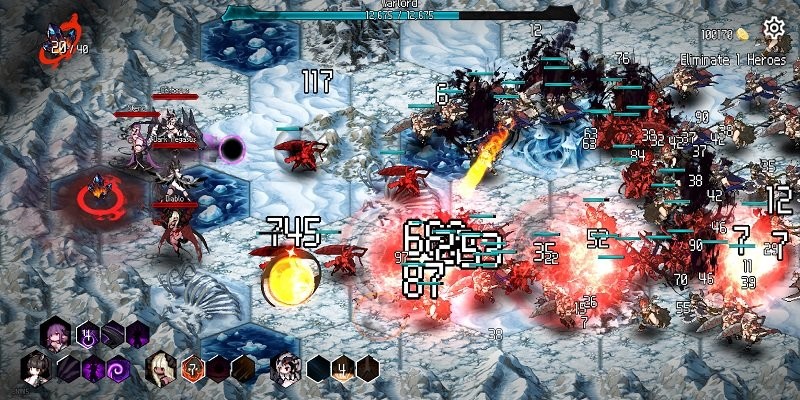The width and height of the screenshot is (800, 400).
Task: Click the Eliminate 1 Heroes objective
Action: tap(733, 60)
